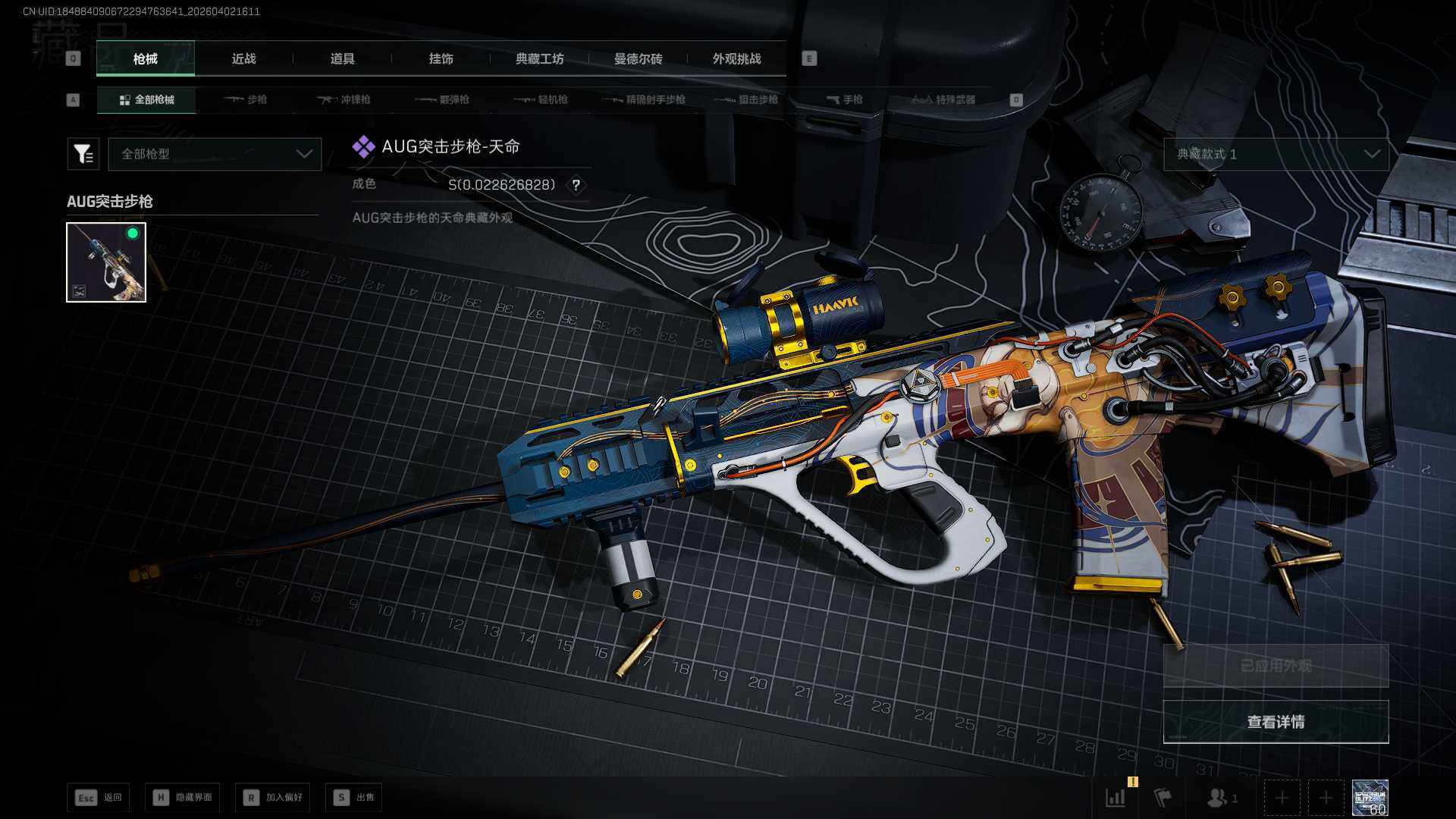Switch to the 近战 melee tab
The width and height of the screenshot is (1456, 819).
[243, 59]
